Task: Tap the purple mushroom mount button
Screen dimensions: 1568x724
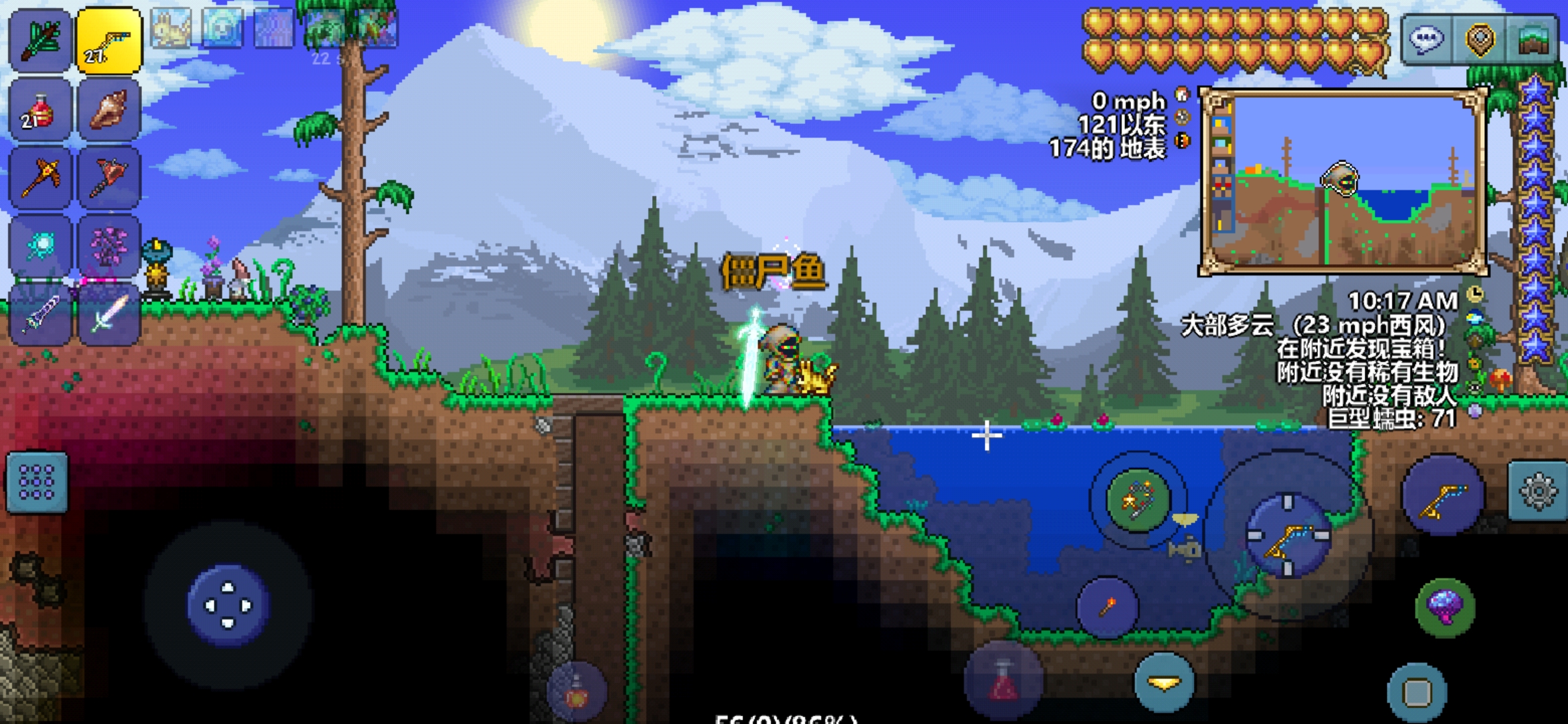Action: pos(1445,607)
